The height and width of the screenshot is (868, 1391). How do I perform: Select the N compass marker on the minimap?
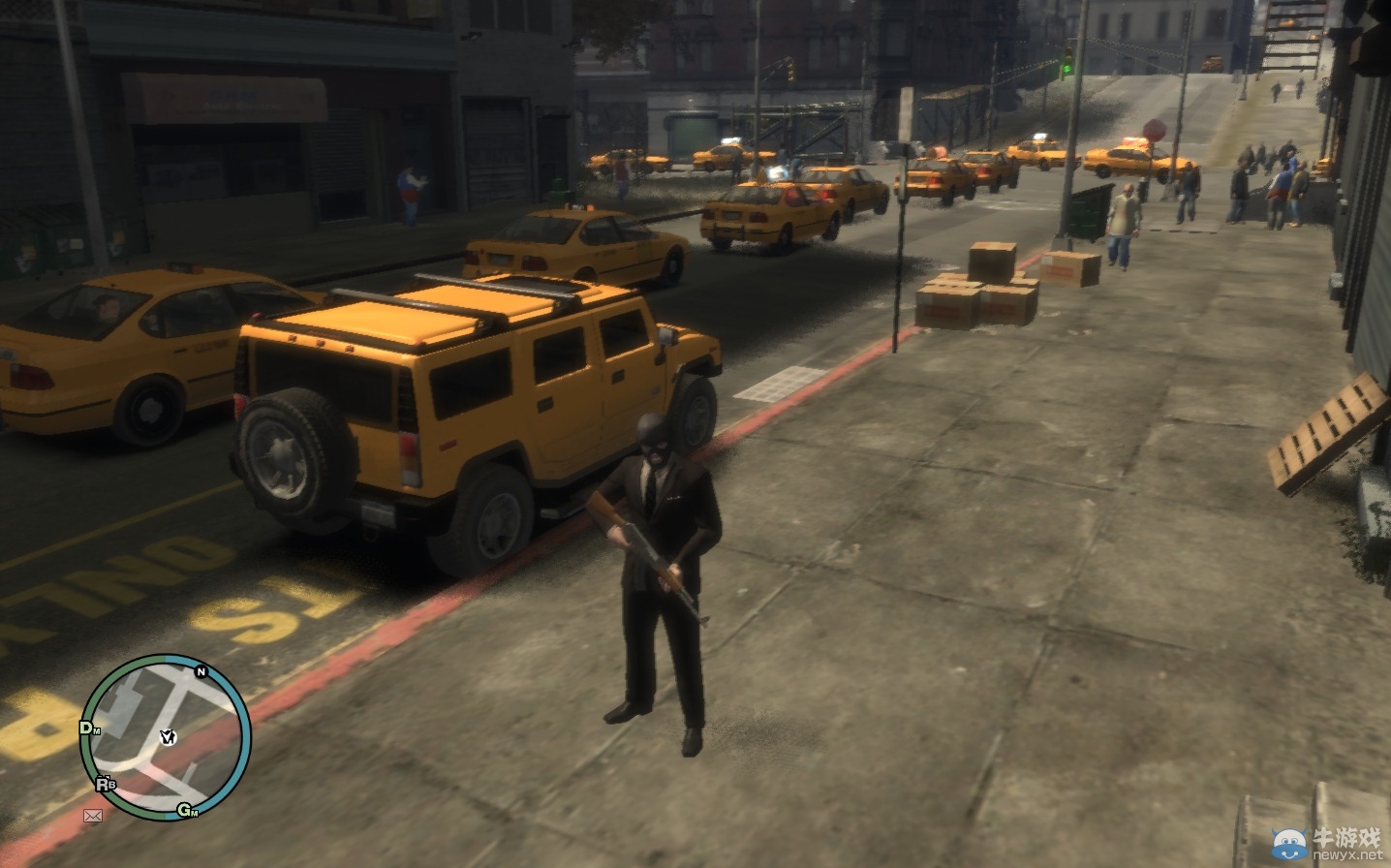200,670
